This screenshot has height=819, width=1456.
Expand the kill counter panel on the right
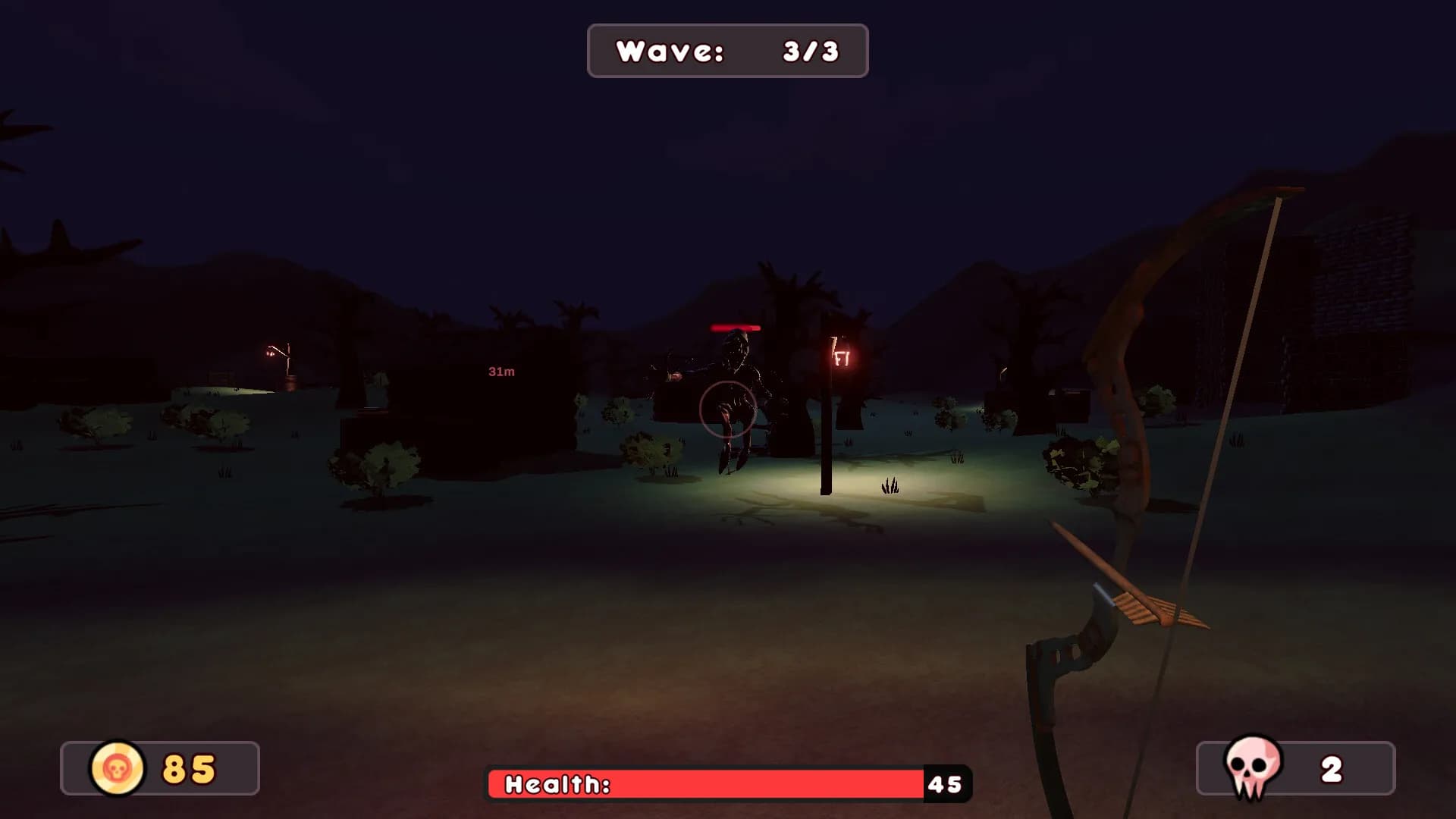tap(1294, 770)
